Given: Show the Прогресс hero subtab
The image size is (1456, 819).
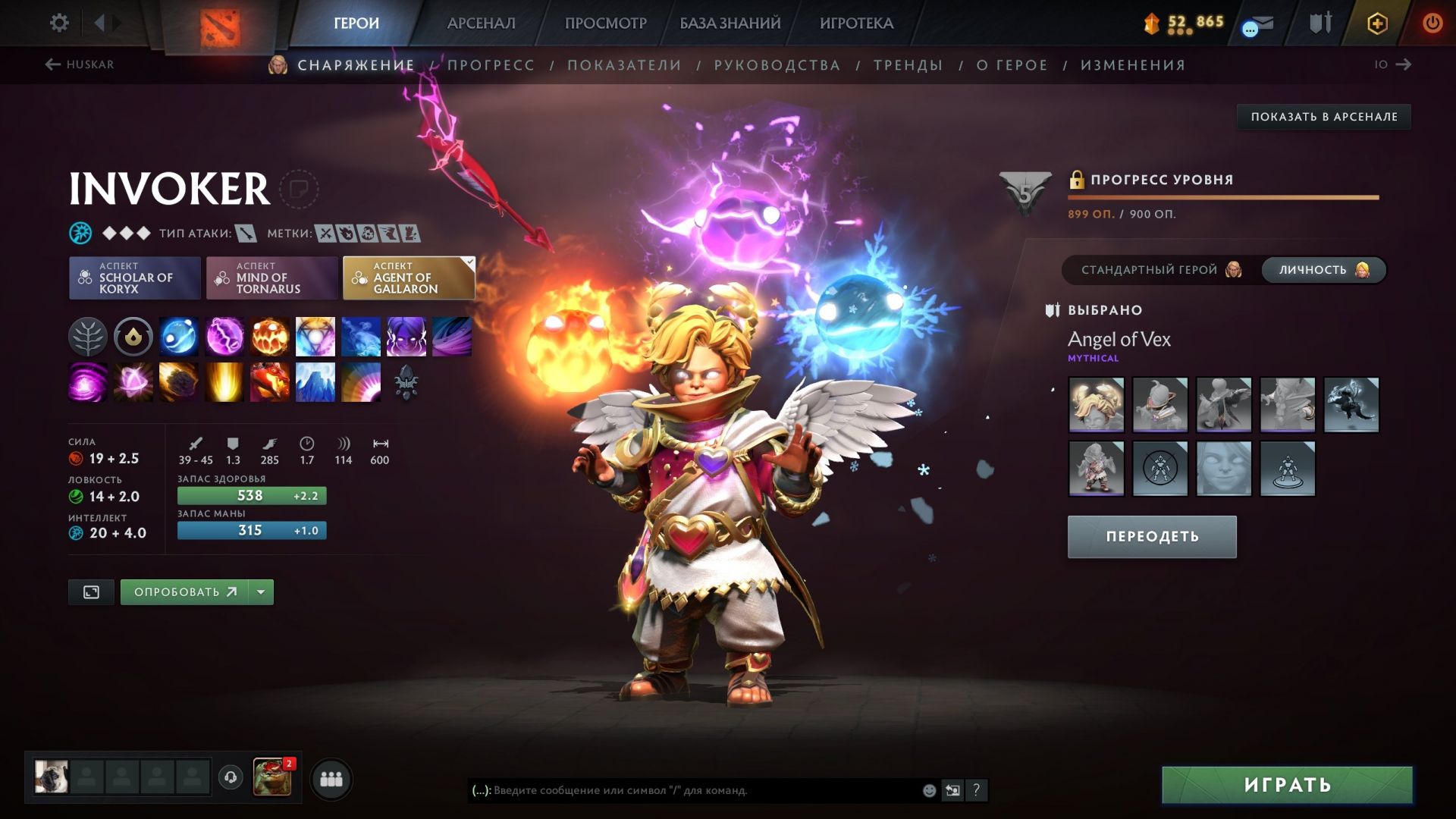Looking at the screenshot, I should tap(491, 65).
